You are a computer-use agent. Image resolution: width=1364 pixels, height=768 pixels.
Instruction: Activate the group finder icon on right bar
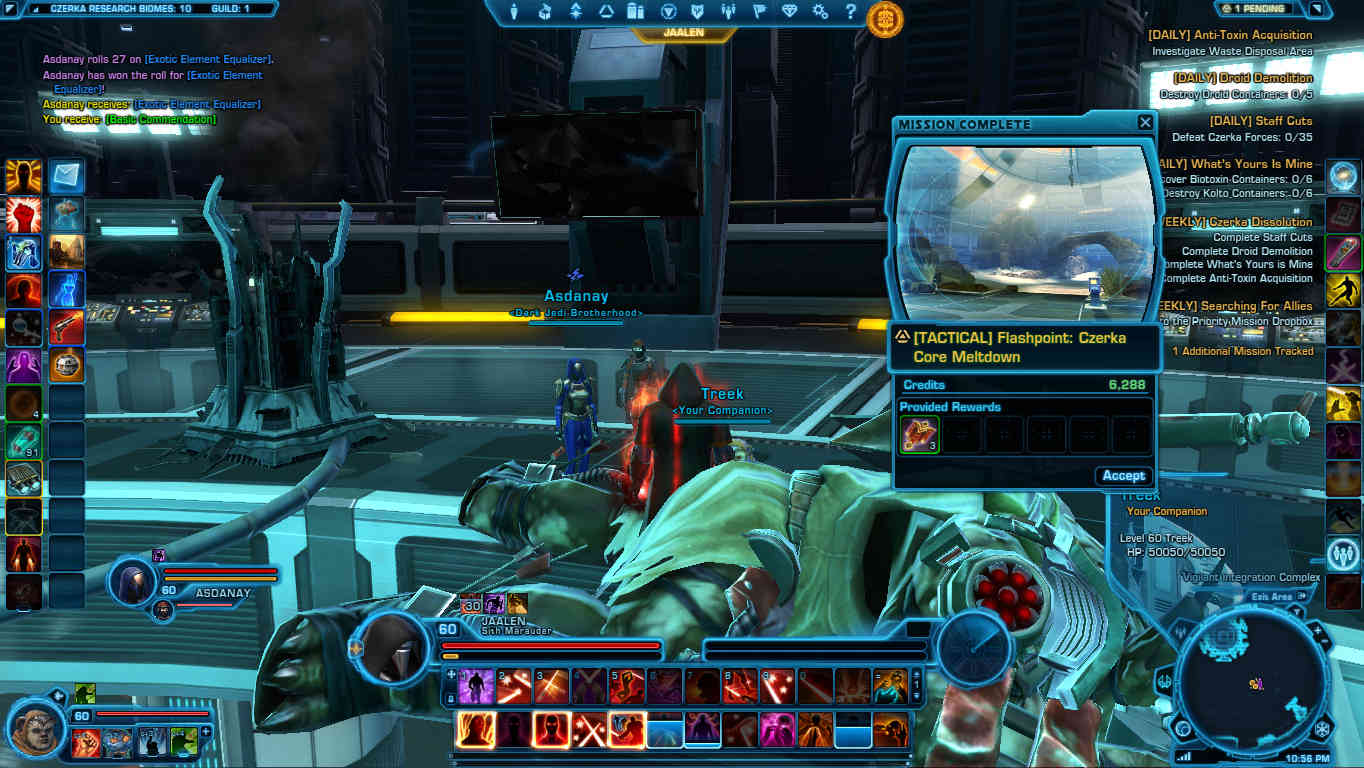tap(1343, 553)
